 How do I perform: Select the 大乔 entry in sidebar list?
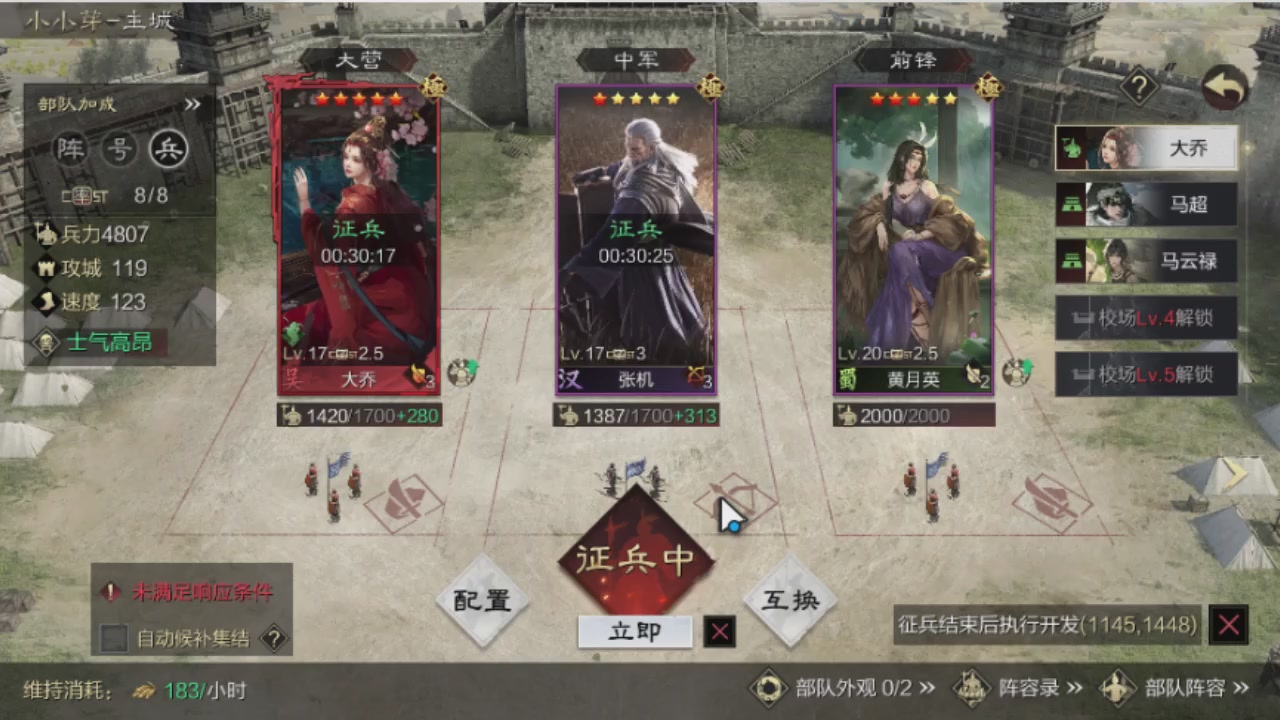(x=1146, y=147)
